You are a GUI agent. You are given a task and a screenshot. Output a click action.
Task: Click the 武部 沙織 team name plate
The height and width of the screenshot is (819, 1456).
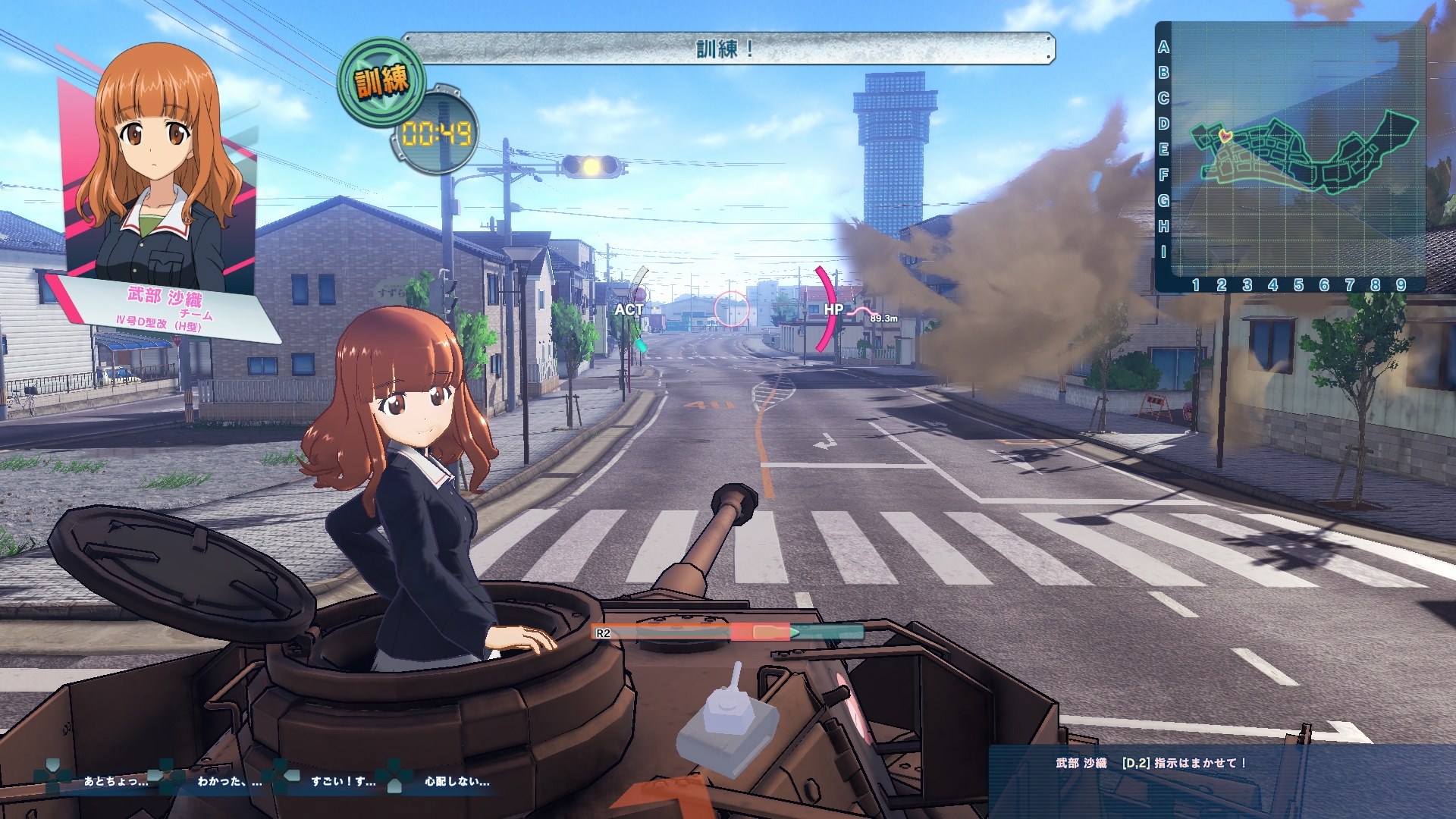click(x=165, y=307)
